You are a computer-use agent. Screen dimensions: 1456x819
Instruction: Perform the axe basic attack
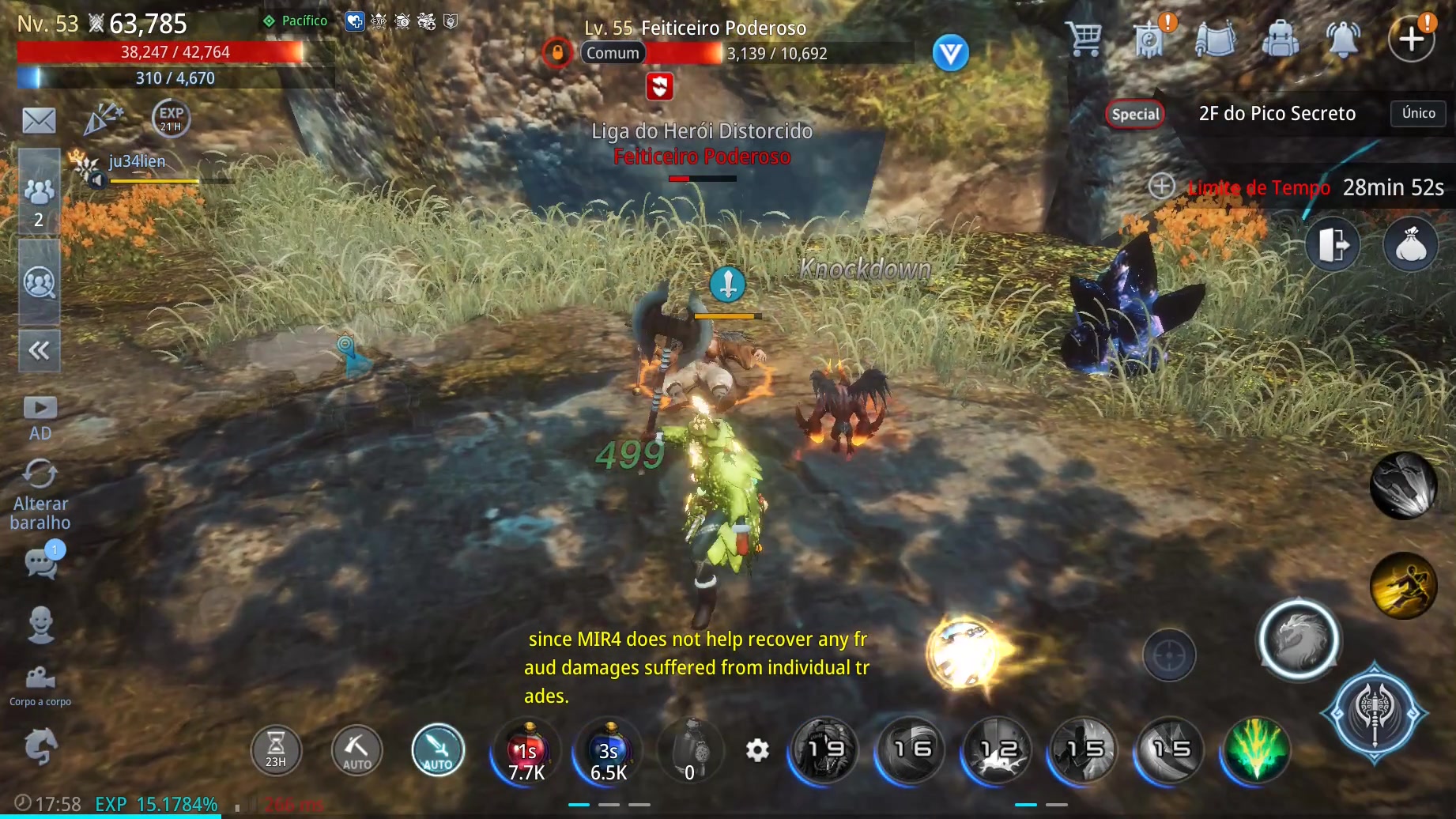1375,712
